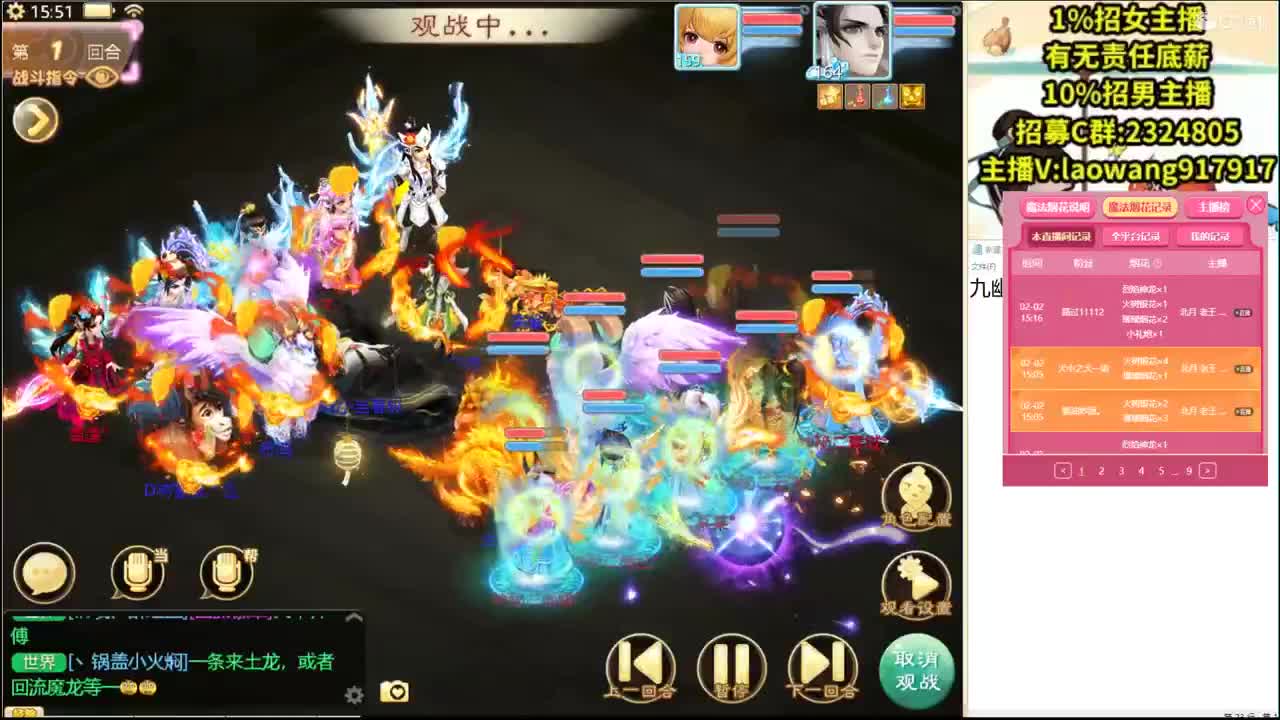Click the previous-page chevron in pagination bar
The image size is (1280, 720).
[1064, 470]
